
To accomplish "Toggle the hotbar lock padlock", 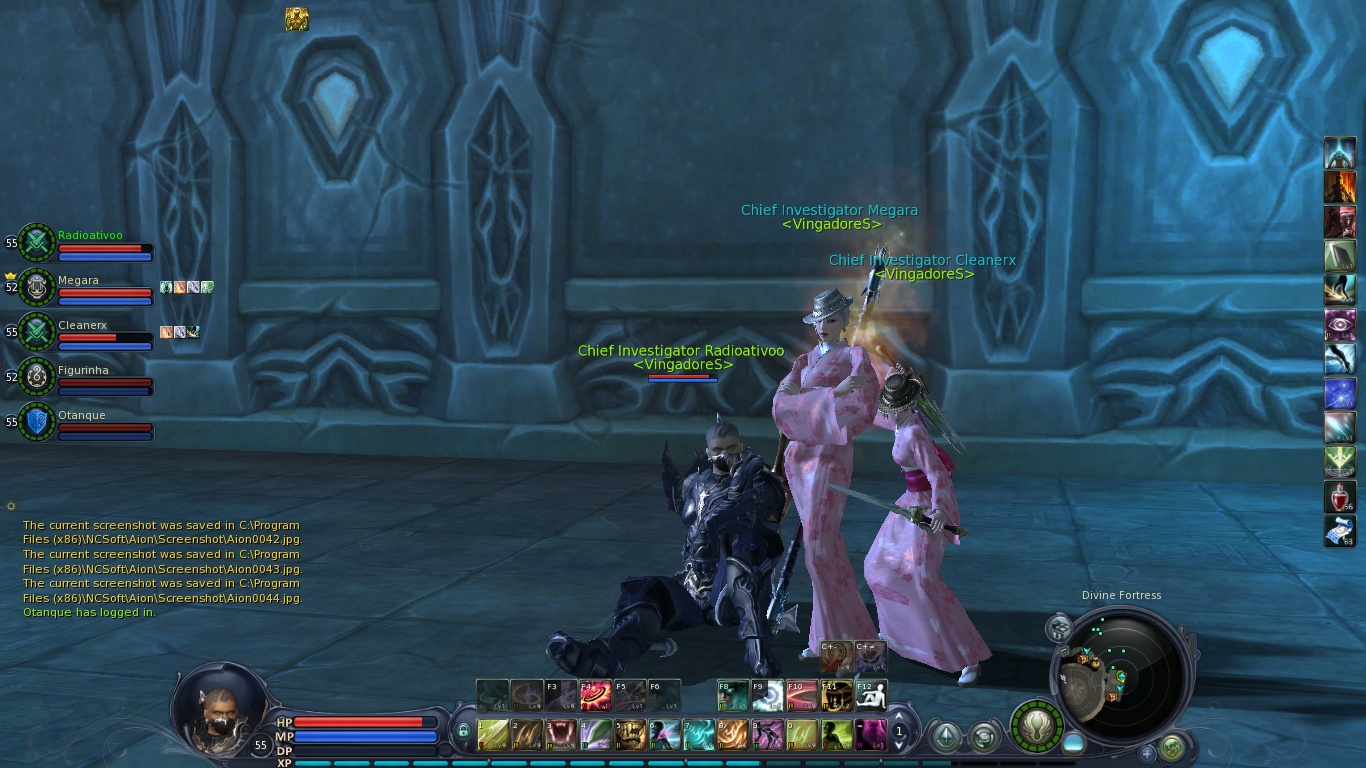I will (x=463, y=732).
